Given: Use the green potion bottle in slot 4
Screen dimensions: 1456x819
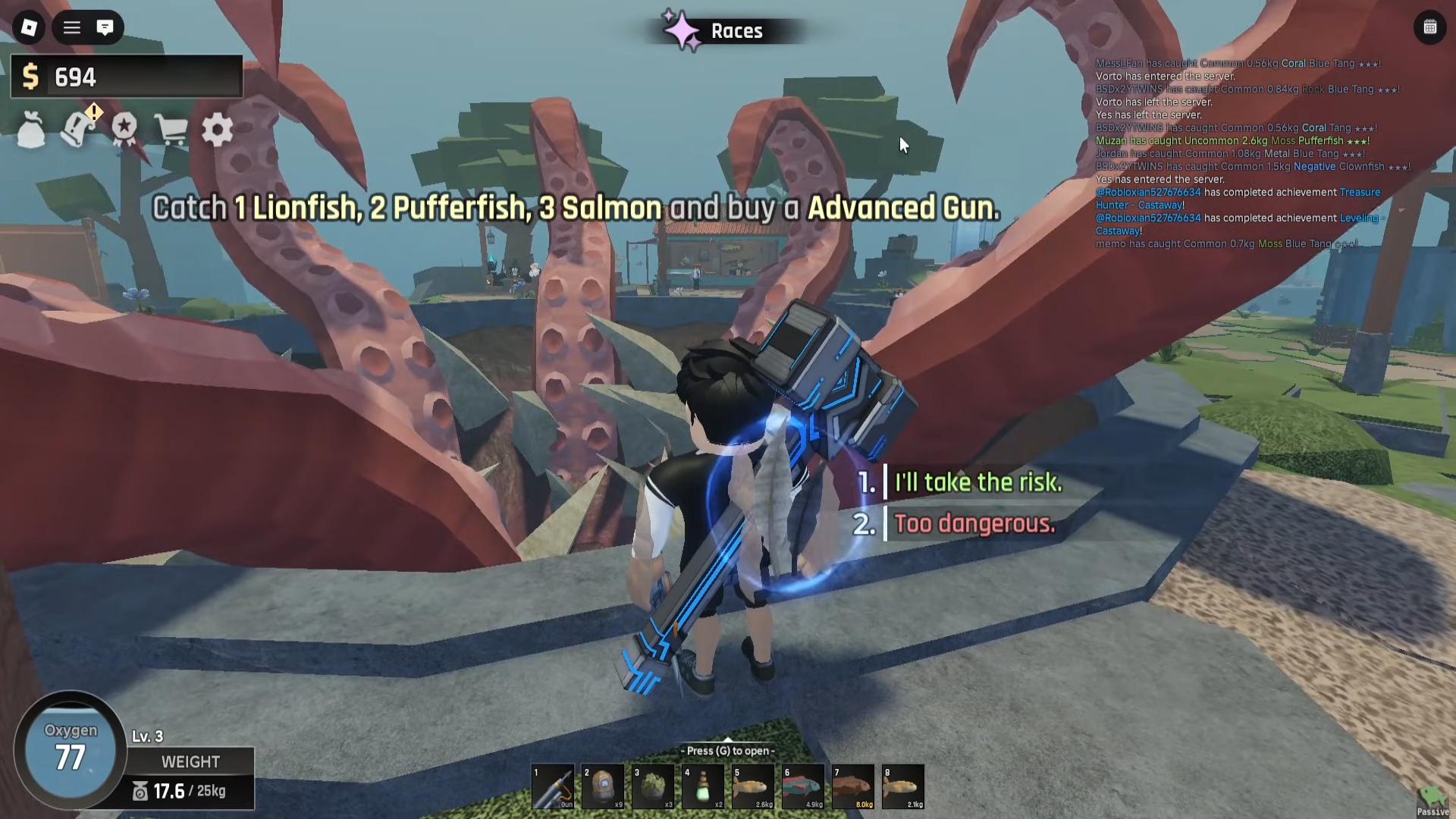Looking at the screenshot, I should (x=703, y=786).
